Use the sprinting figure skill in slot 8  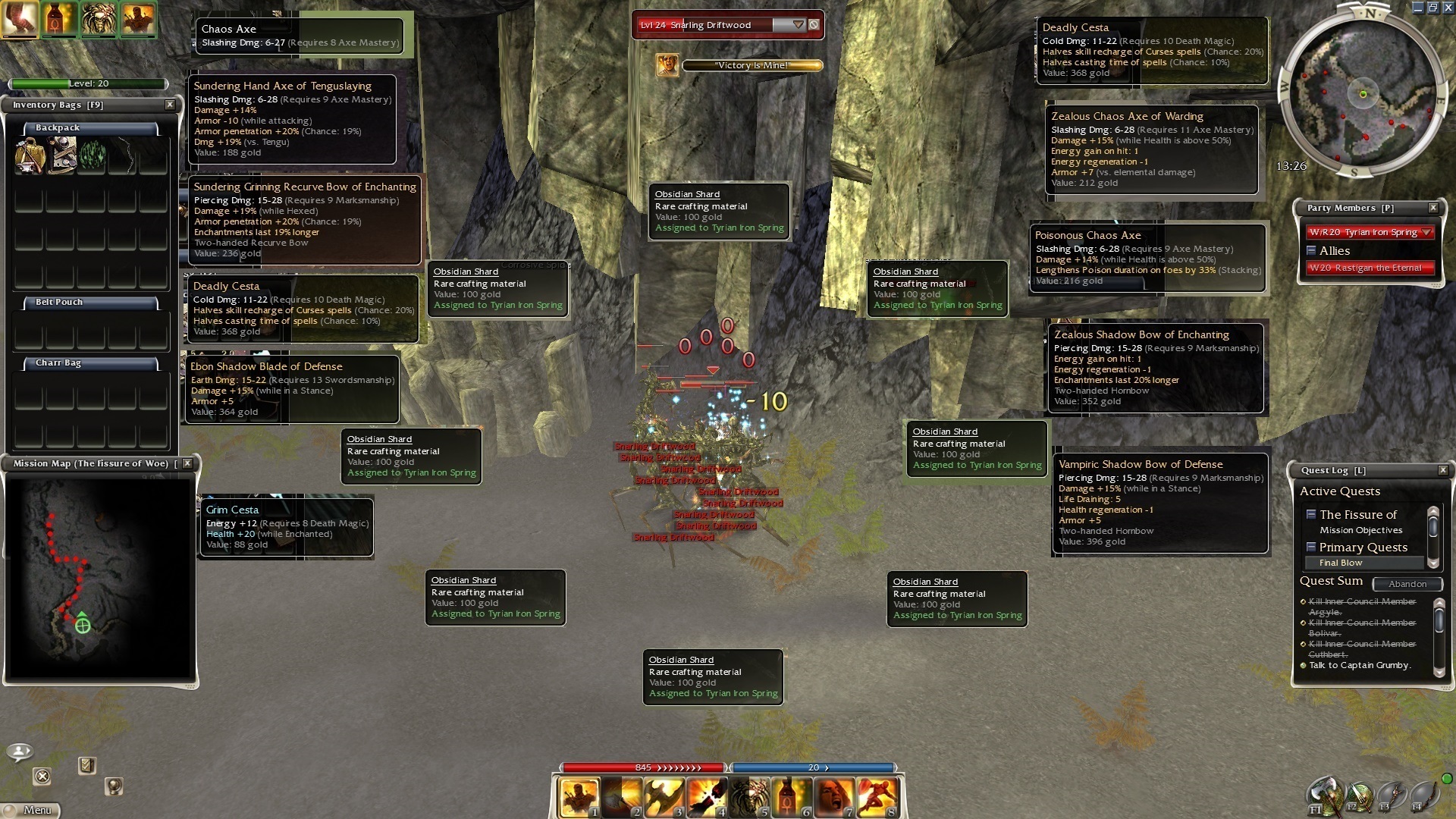876,797
